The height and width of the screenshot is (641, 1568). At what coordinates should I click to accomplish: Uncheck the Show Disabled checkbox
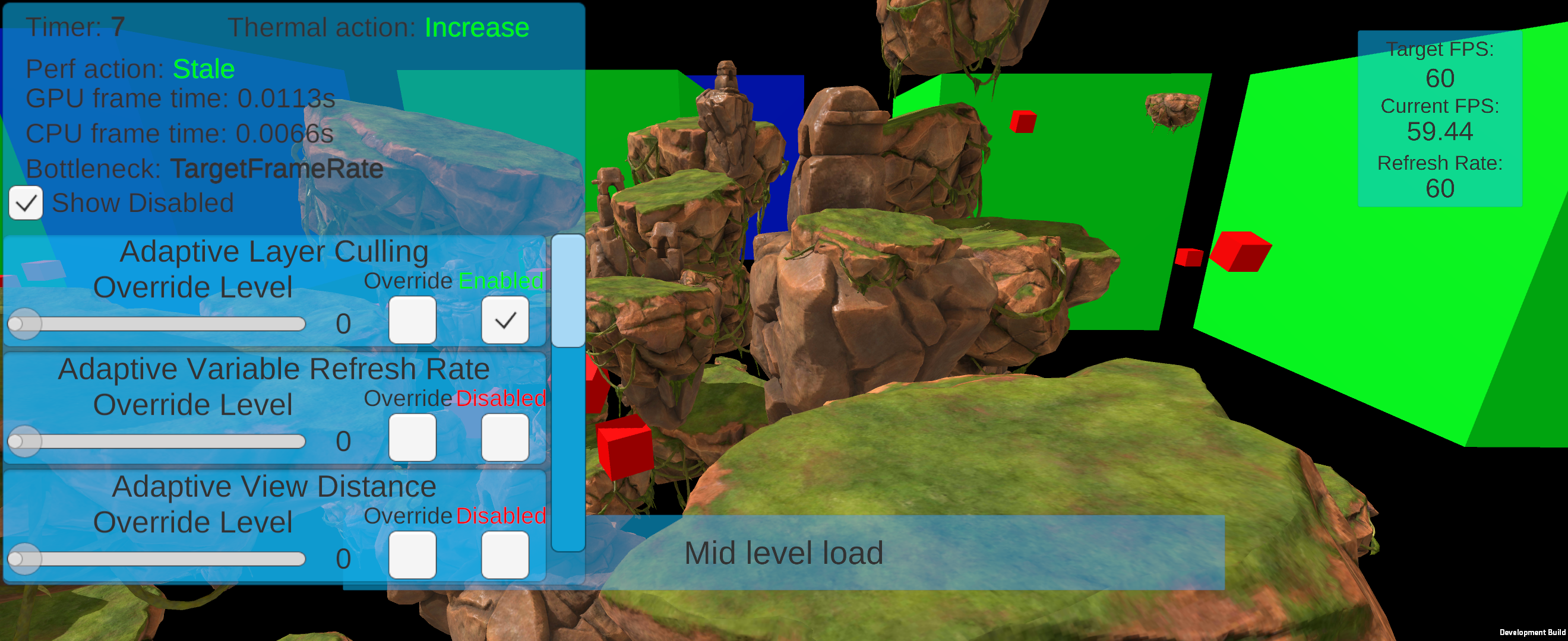[x=25, y=202]
